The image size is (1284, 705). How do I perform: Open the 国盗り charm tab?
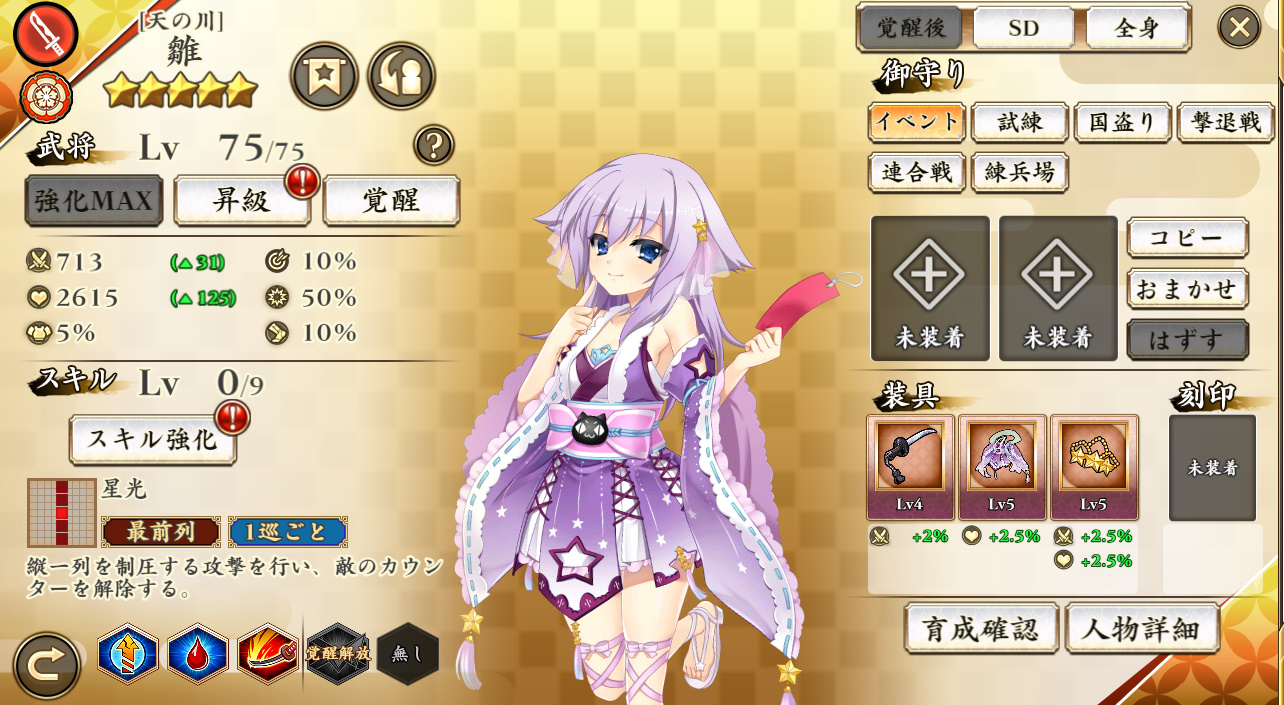click(x=1123, y=122)
